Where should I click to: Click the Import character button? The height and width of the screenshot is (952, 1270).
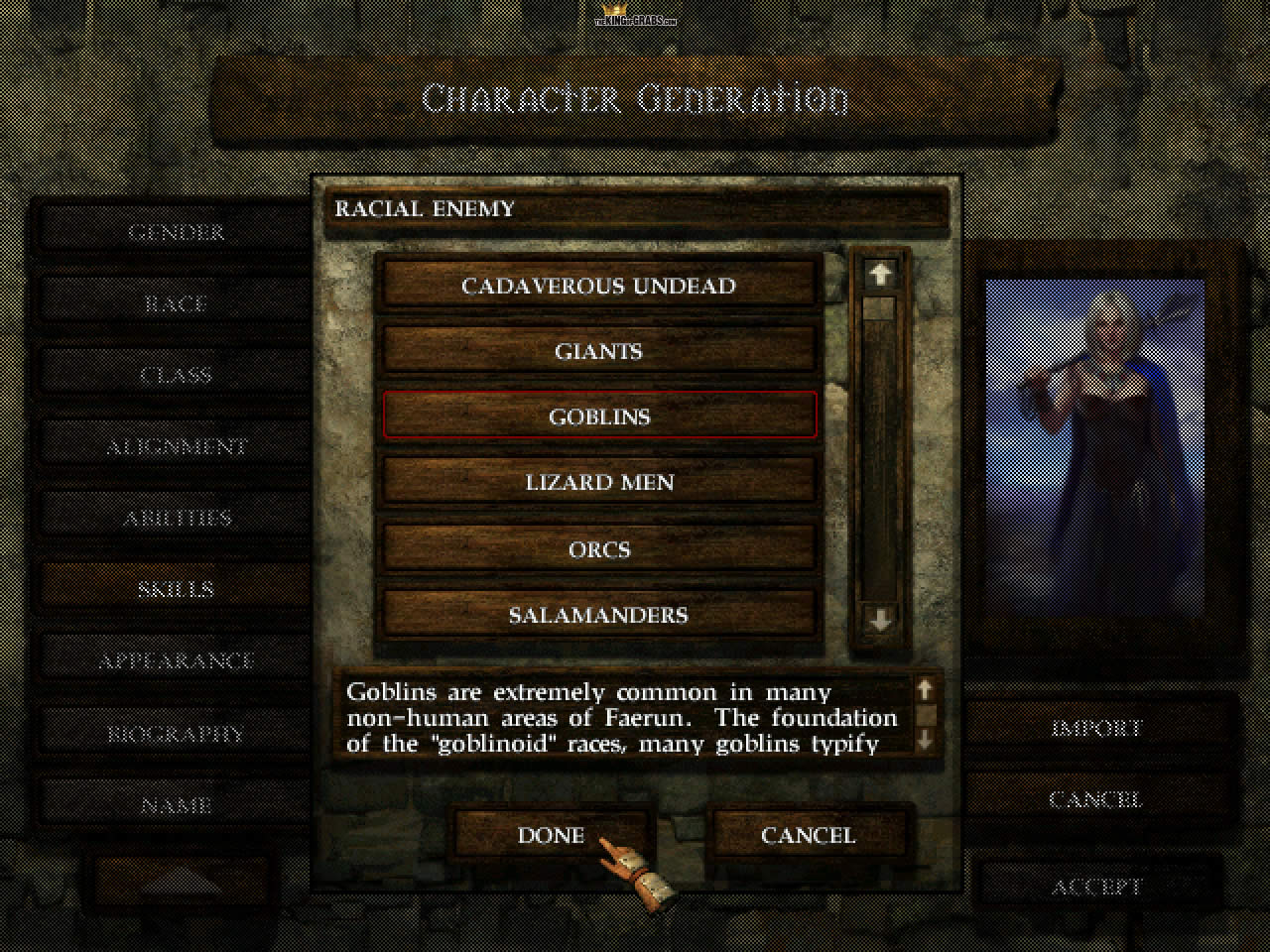(x=1095, y=728)
